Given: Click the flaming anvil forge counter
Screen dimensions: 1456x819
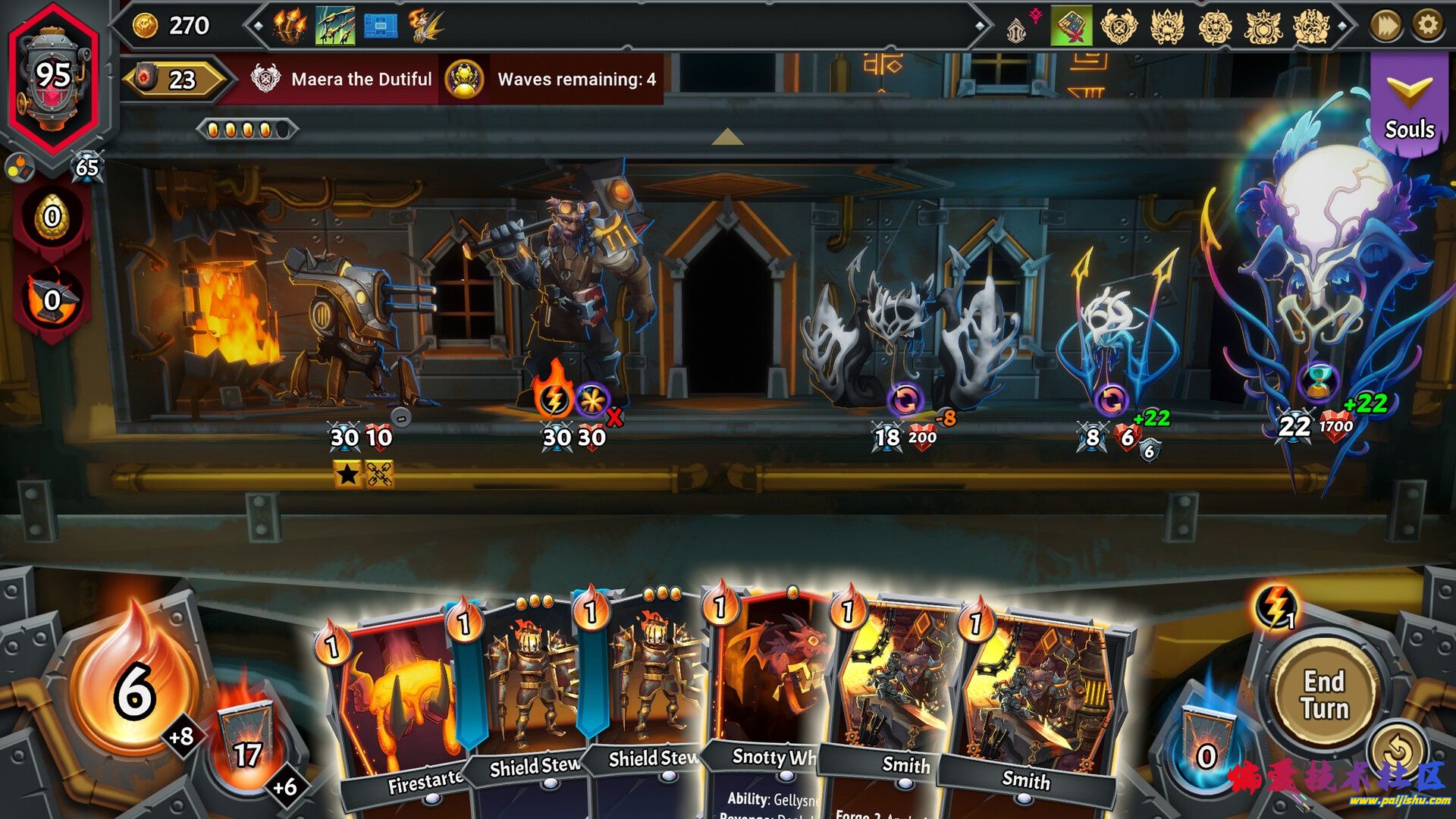Looking at the screenshot, I should 52,300.
